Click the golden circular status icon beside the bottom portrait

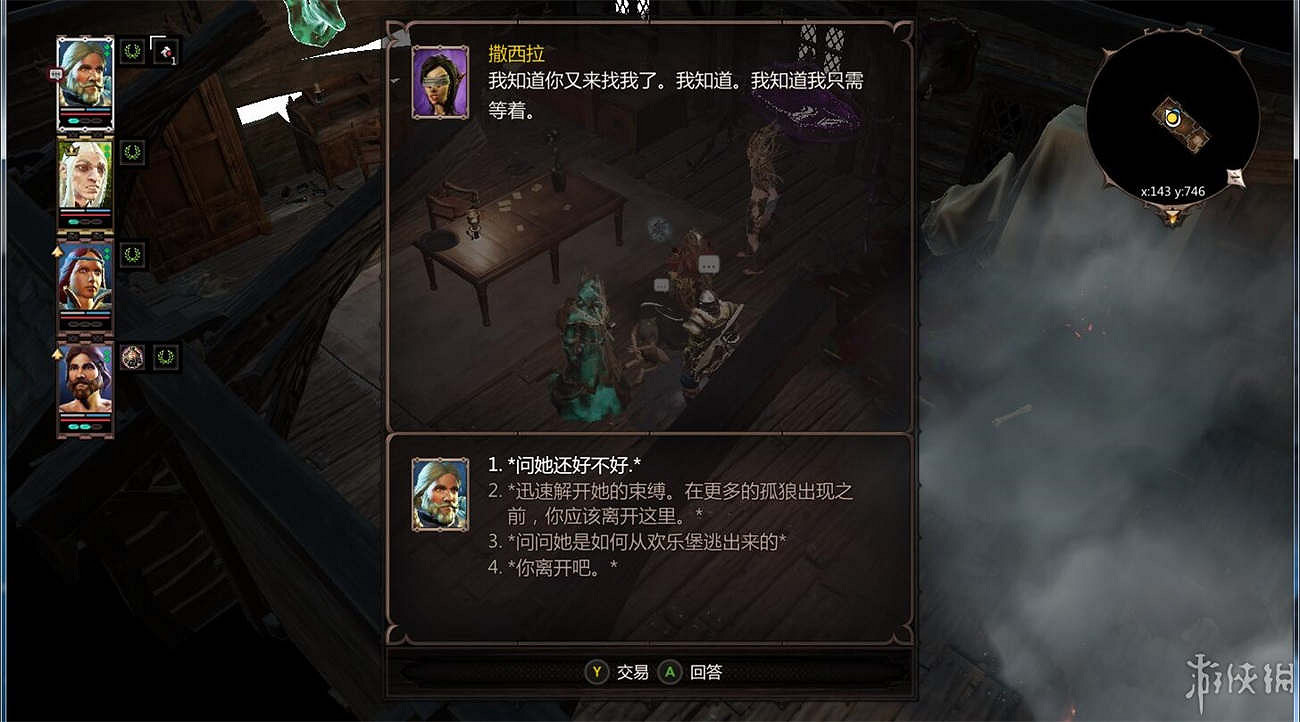(x=131, y=355)
